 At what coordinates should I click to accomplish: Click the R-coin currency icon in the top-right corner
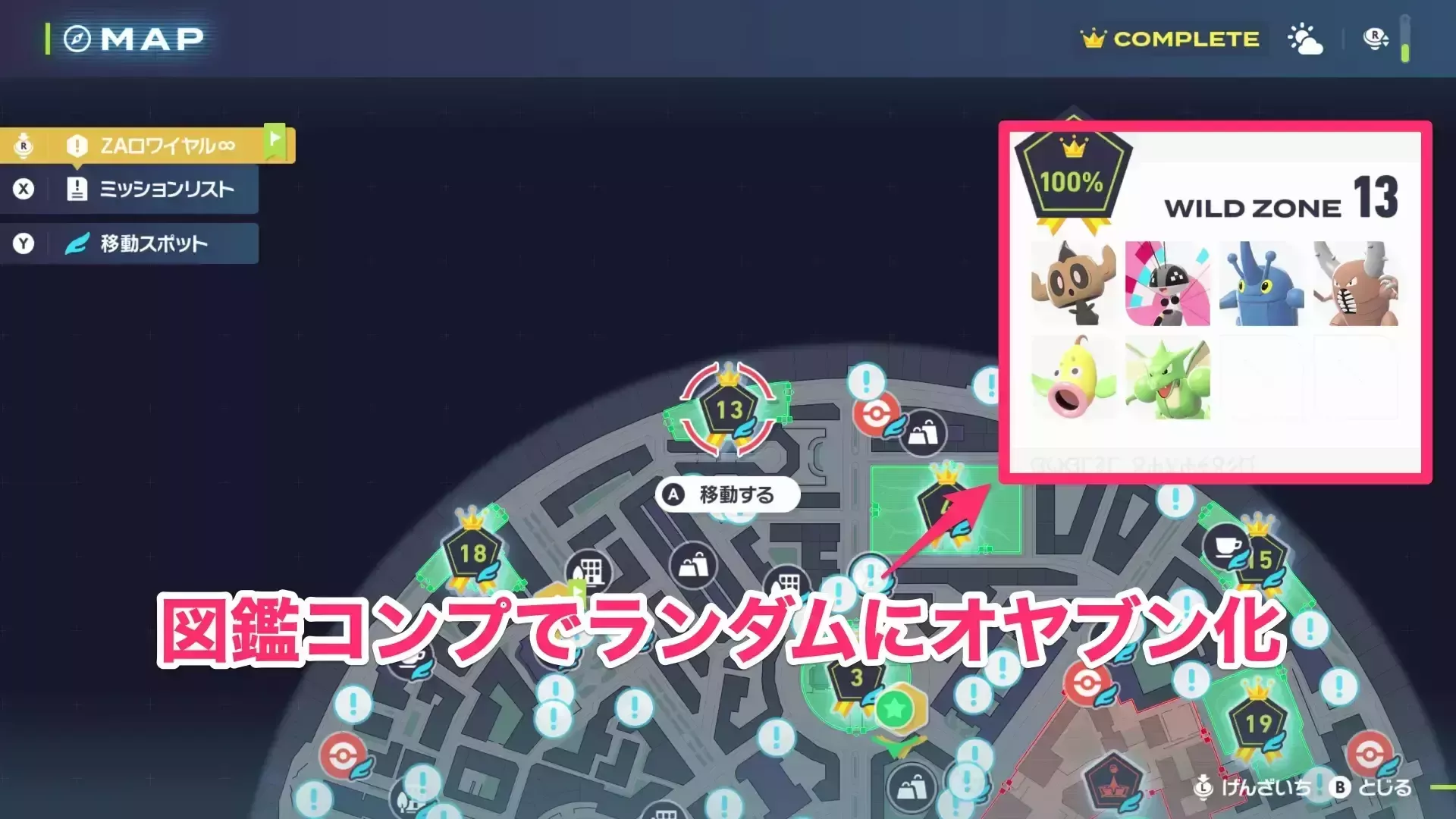(1376, 36)
